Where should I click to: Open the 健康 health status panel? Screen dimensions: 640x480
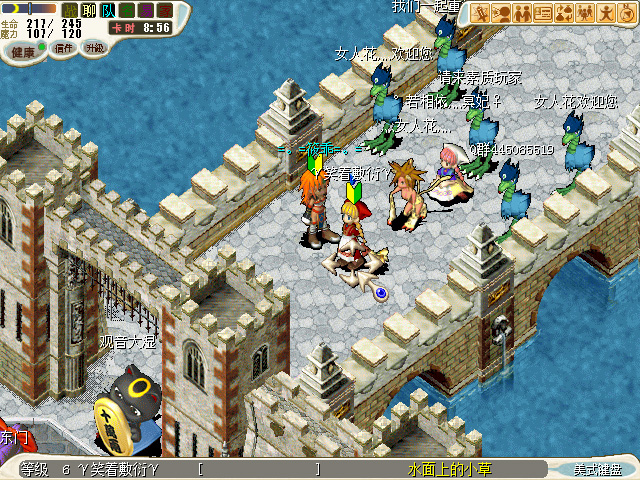click(x=23, y=49)
